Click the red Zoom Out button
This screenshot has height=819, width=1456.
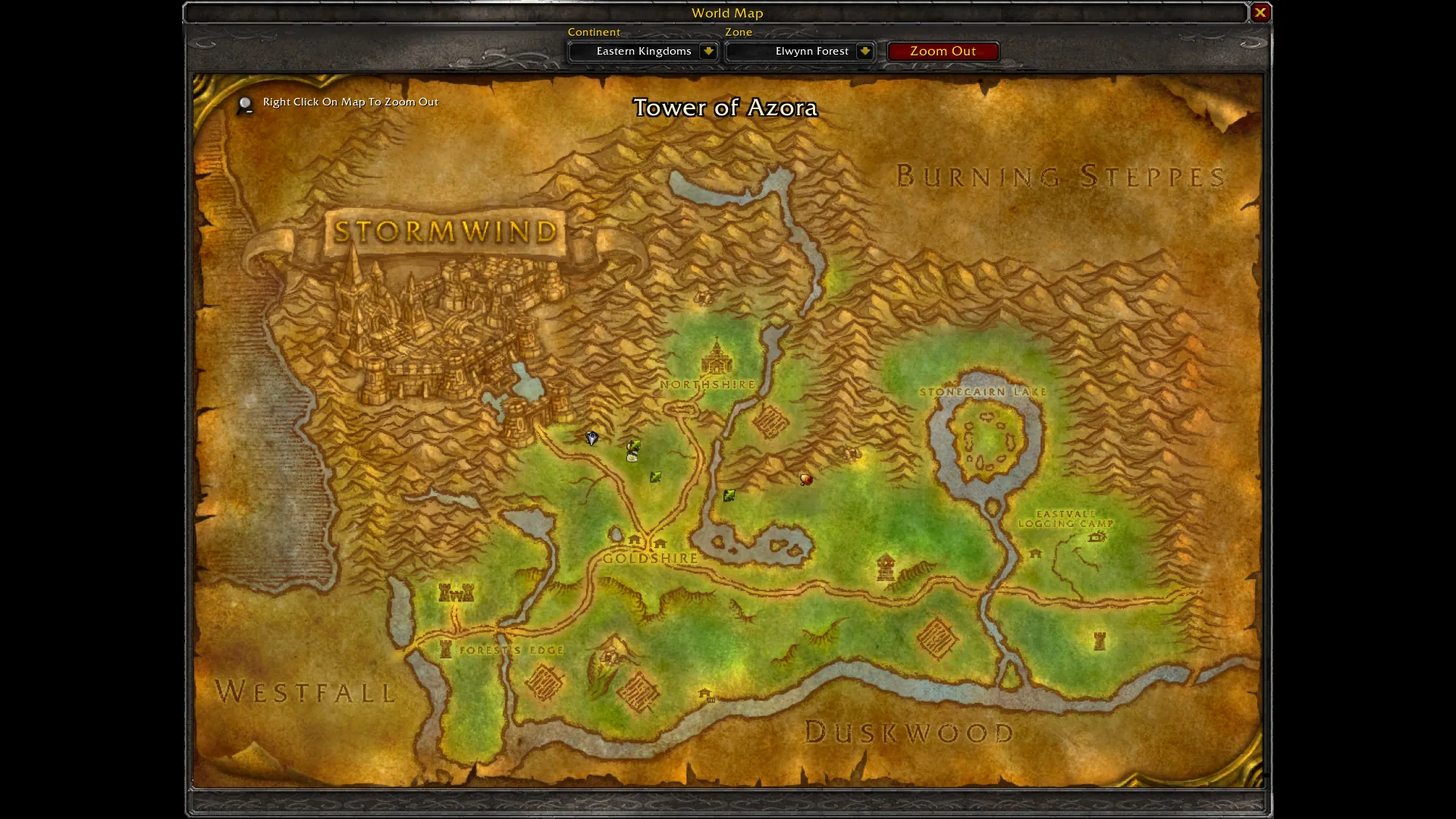pyautogui.click(x=943, y=51)
